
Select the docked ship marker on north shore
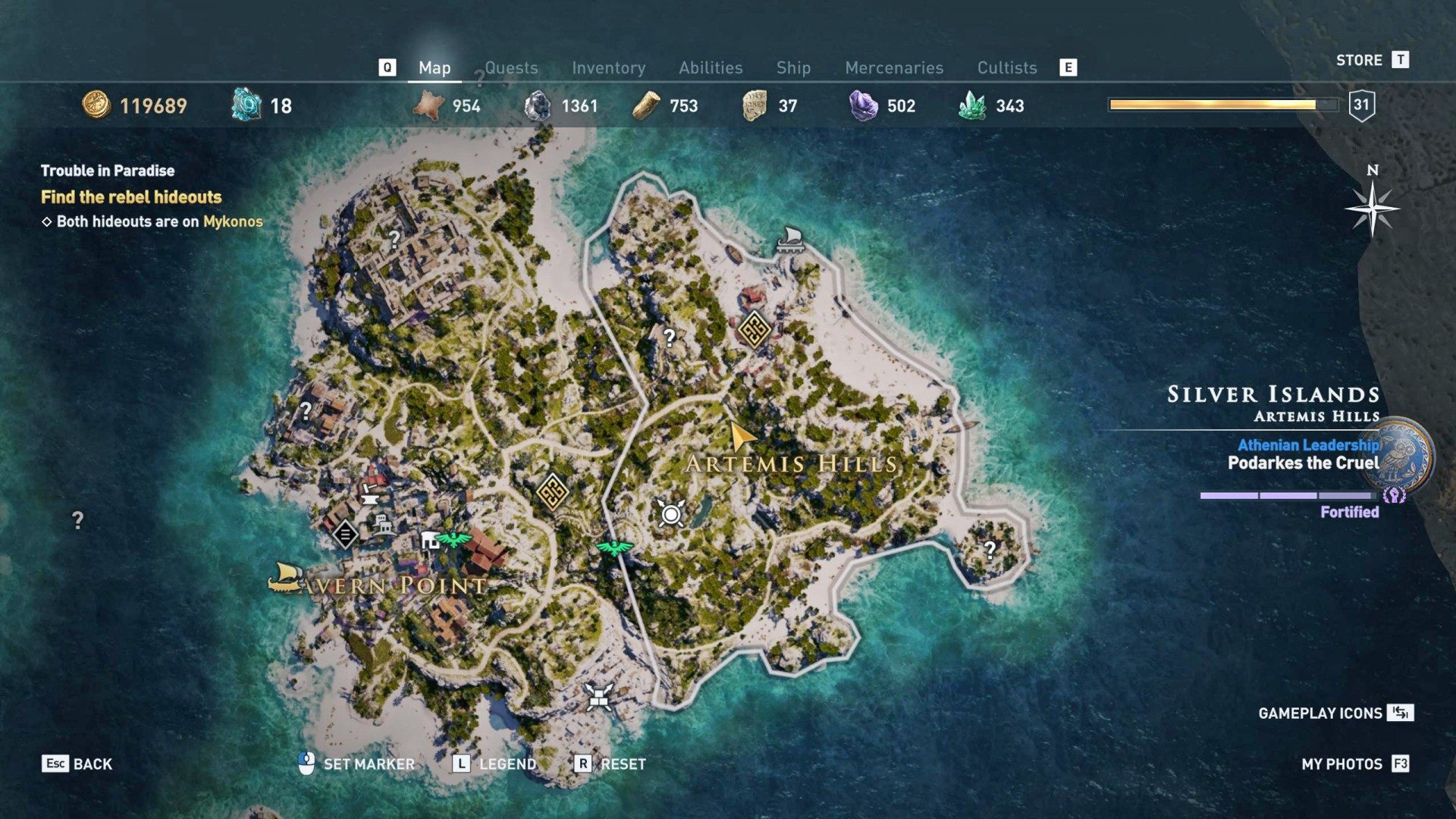click(789, 239)
